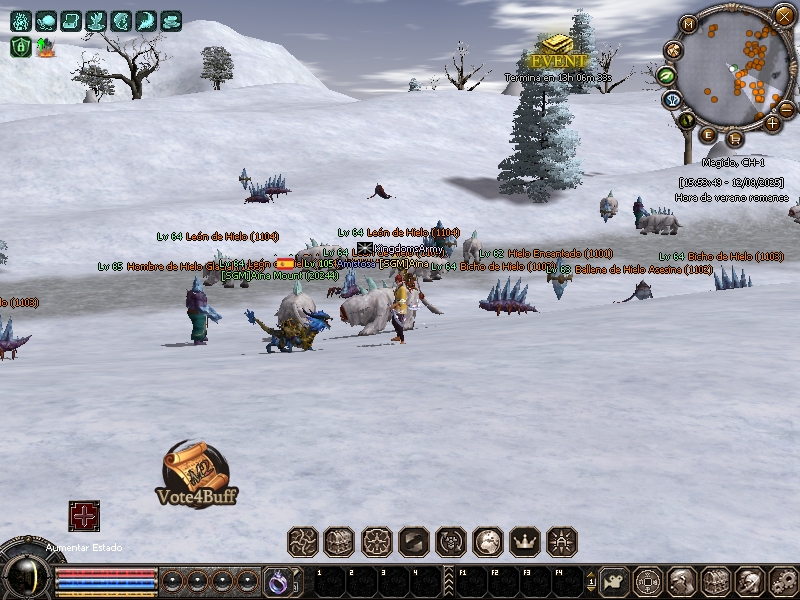Click the blue trident minimap button
This screenshot has height=600, width=800.
click(x=672, y=100)
